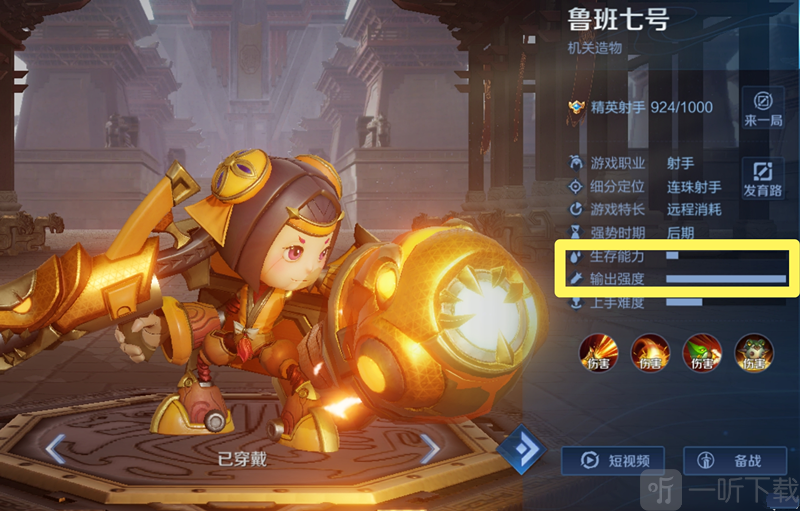Select the green shark missile skill icon
The height and width of the screenshot is (511, 800).
702,351
